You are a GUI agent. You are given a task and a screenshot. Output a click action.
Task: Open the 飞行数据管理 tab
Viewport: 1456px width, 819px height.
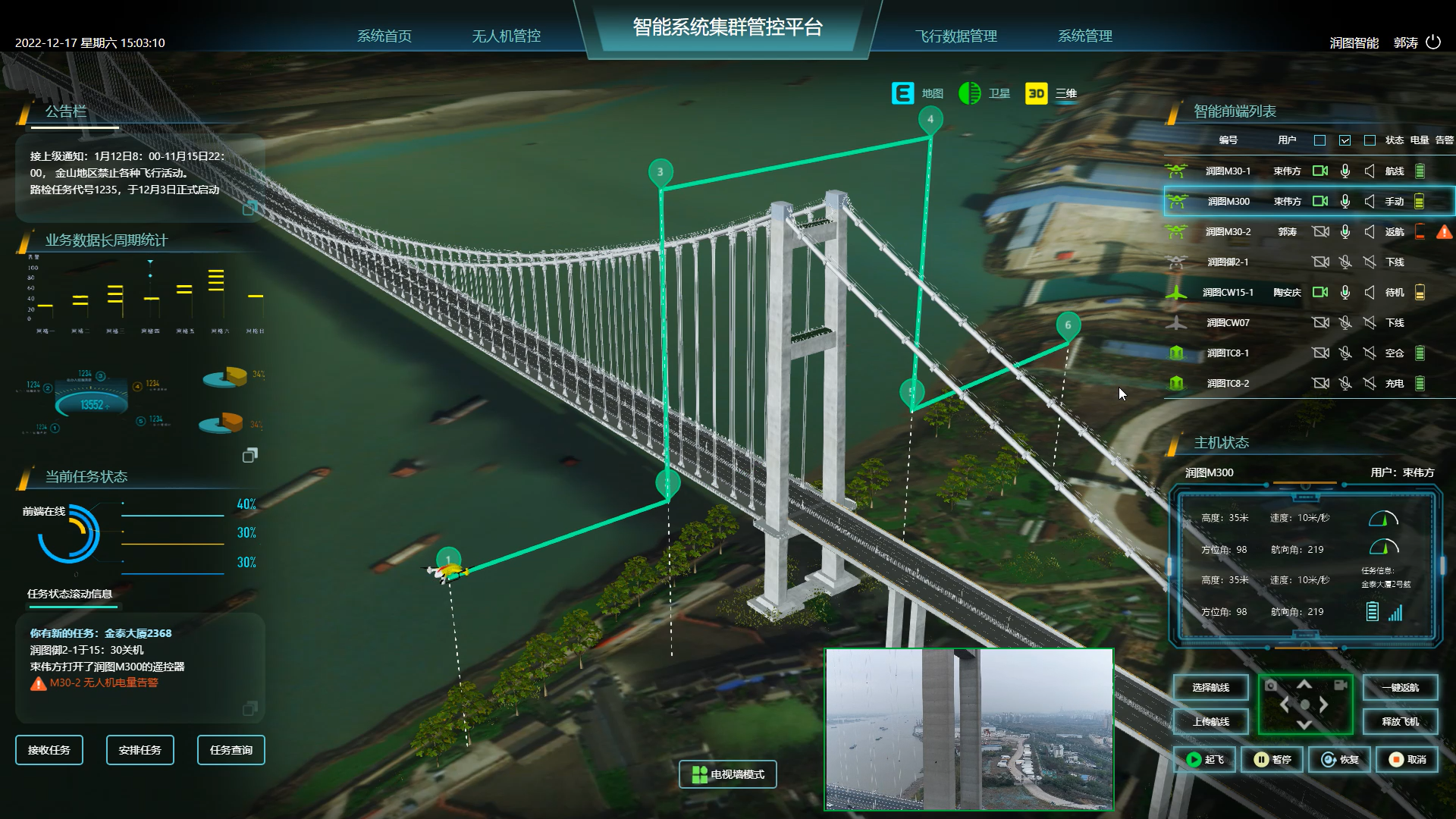point(955,36)
